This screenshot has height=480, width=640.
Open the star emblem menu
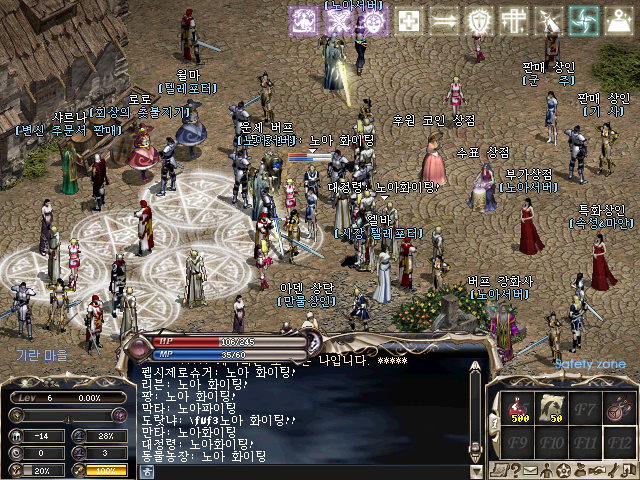565,468
